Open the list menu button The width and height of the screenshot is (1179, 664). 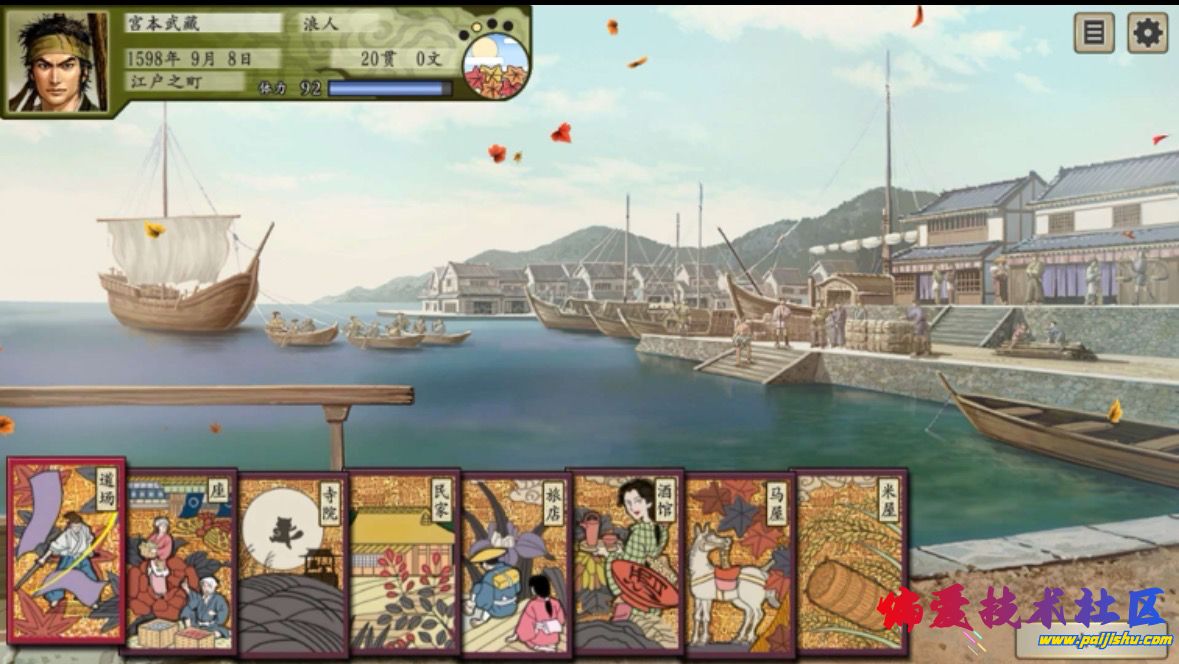point(1094,33)
